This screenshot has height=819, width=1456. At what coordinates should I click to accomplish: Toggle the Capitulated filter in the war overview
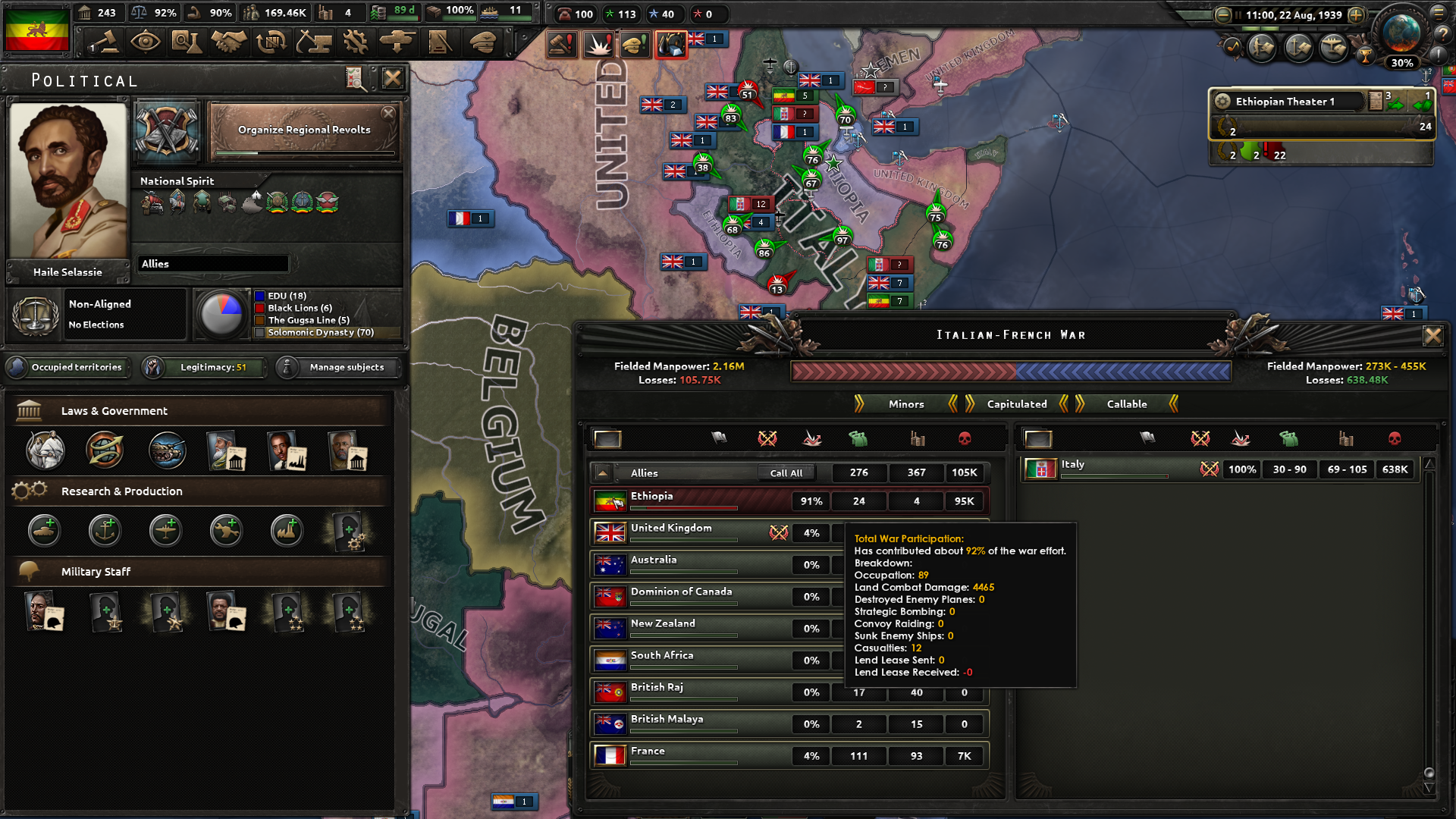pyautogui.click(x=1015, y=403)
